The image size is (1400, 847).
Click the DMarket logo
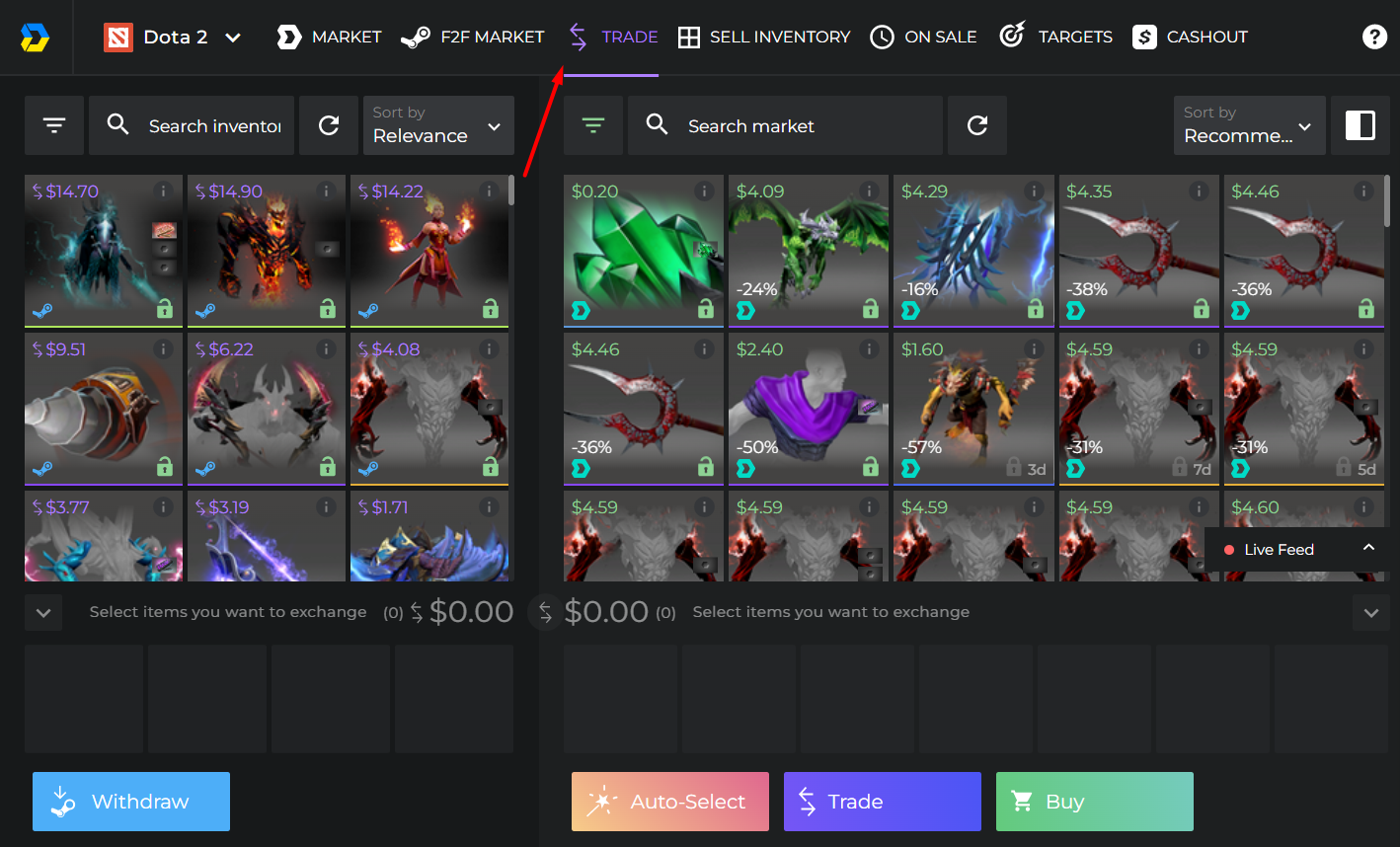tap(36, 37)
